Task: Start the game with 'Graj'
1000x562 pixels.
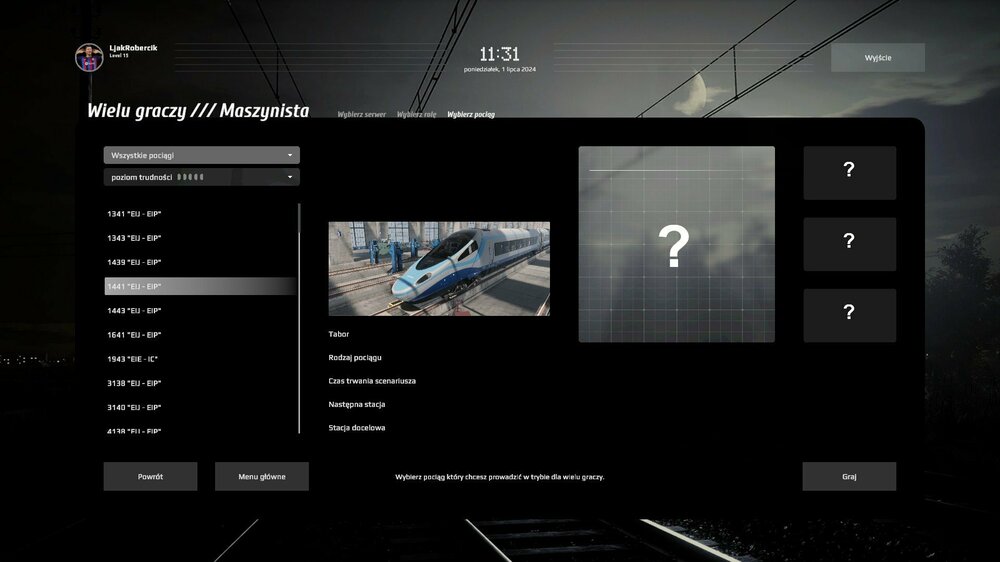Action: pyautogui.click(x=849, y=477)
